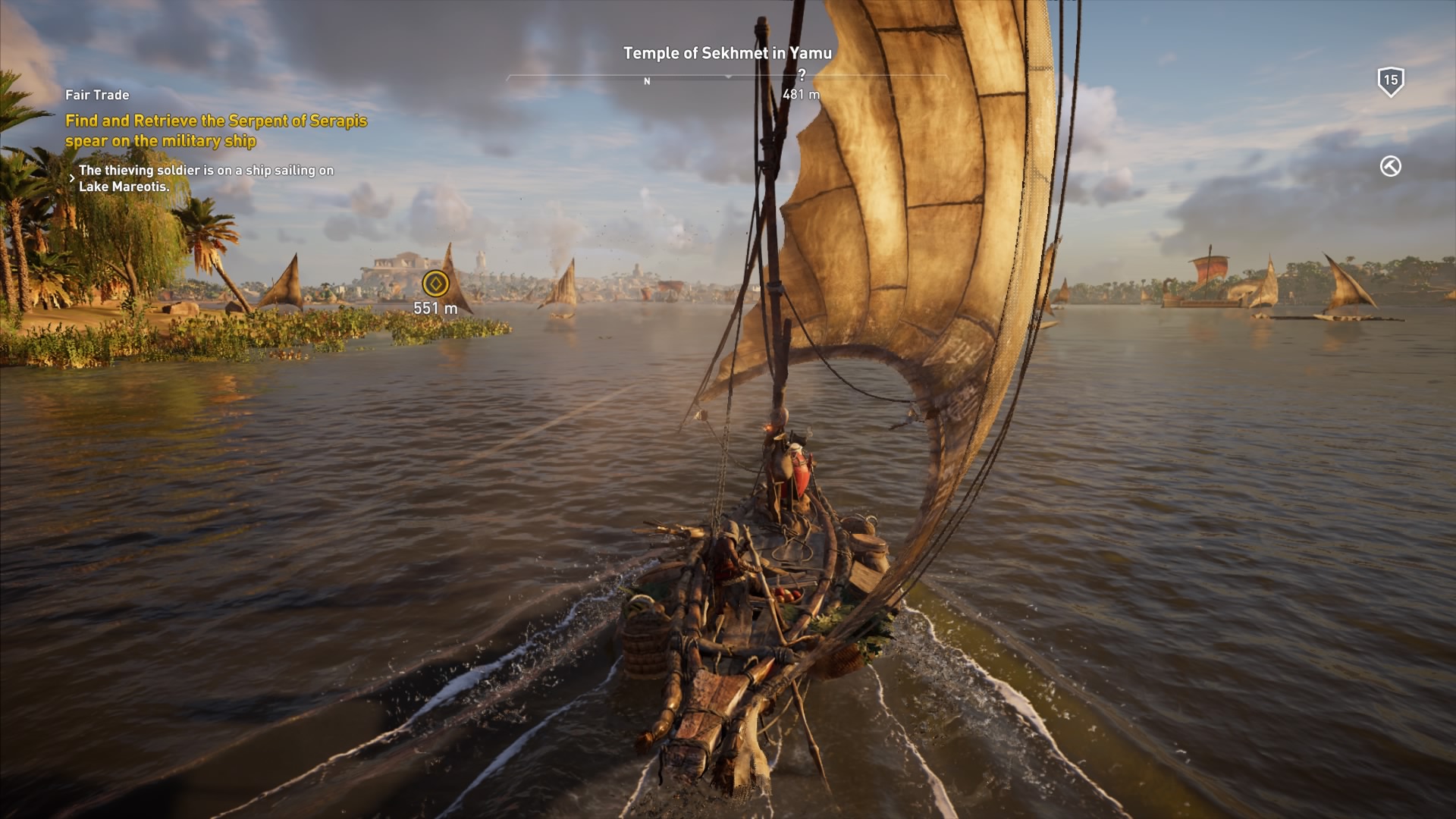The width and height of the screenshot is (1456, 819).
Task: Click the white compass direction pointer
Action: (x=730, y=77)
